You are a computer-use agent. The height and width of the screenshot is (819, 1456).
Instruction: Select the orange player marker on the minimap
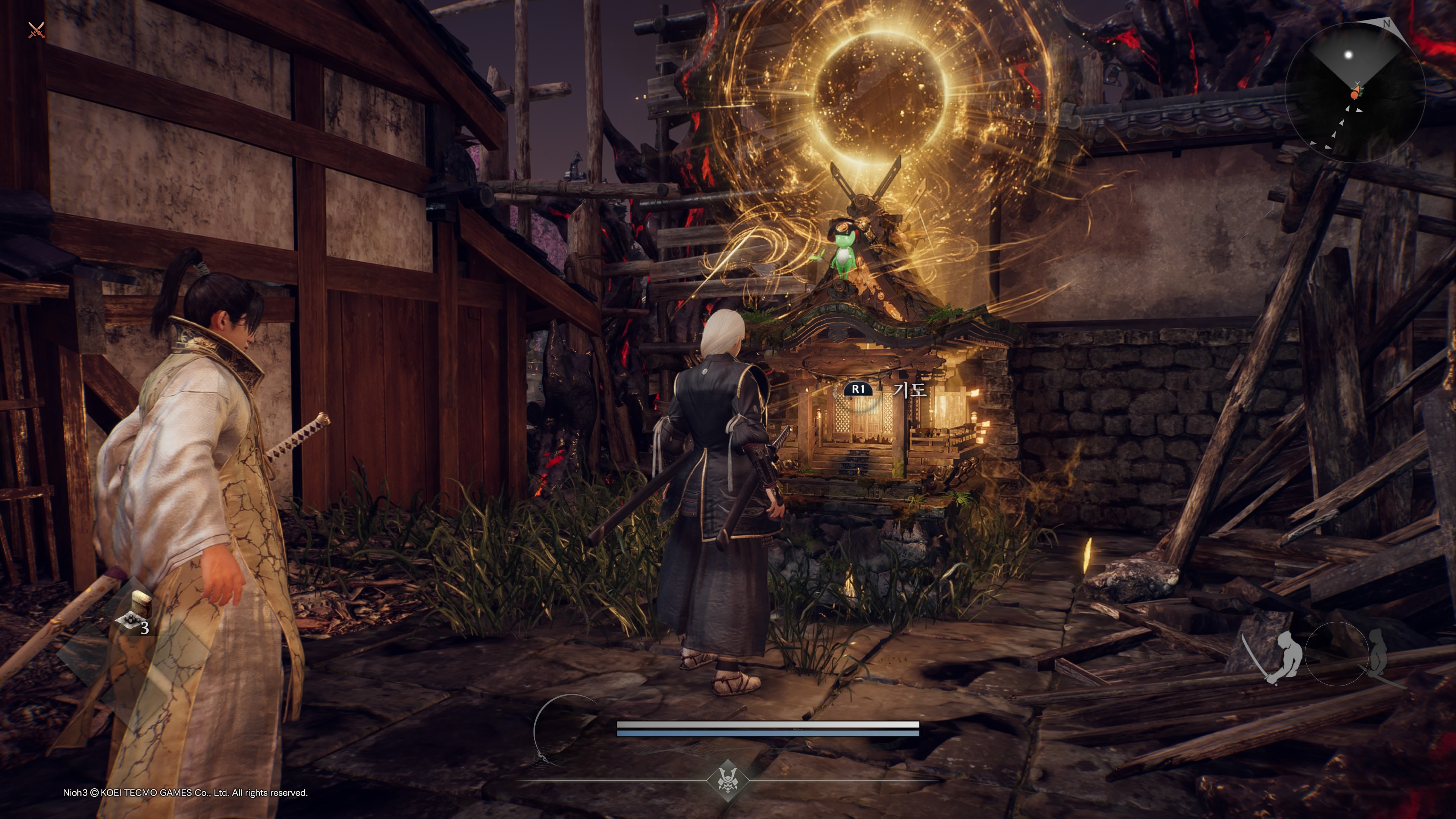click(x=1354, y=95)
